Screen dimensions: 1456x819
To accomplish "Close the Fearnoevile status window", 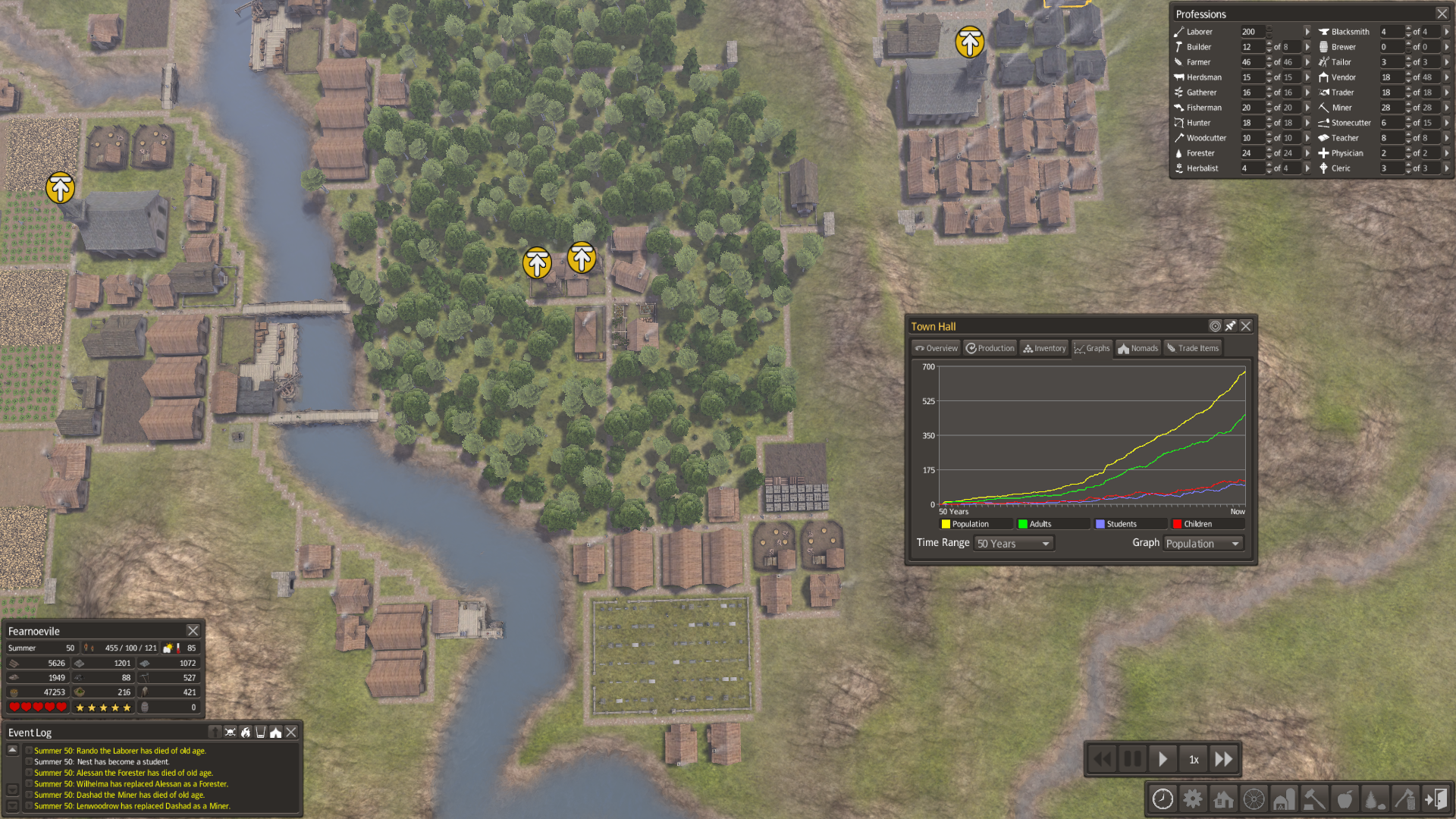I will [193, 631].
